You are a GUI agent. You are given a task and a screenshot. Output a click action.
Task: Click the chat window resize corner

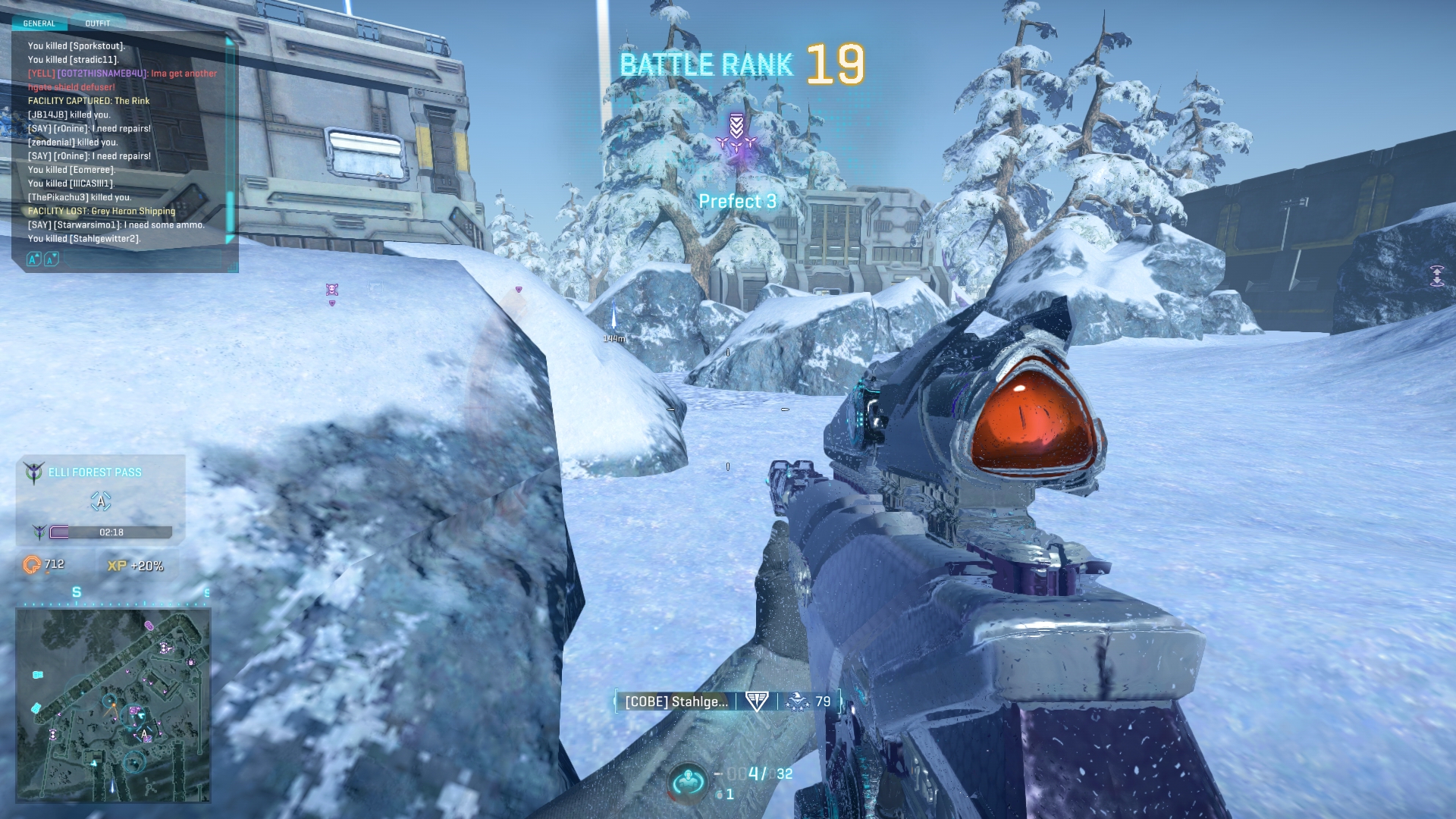234,267
